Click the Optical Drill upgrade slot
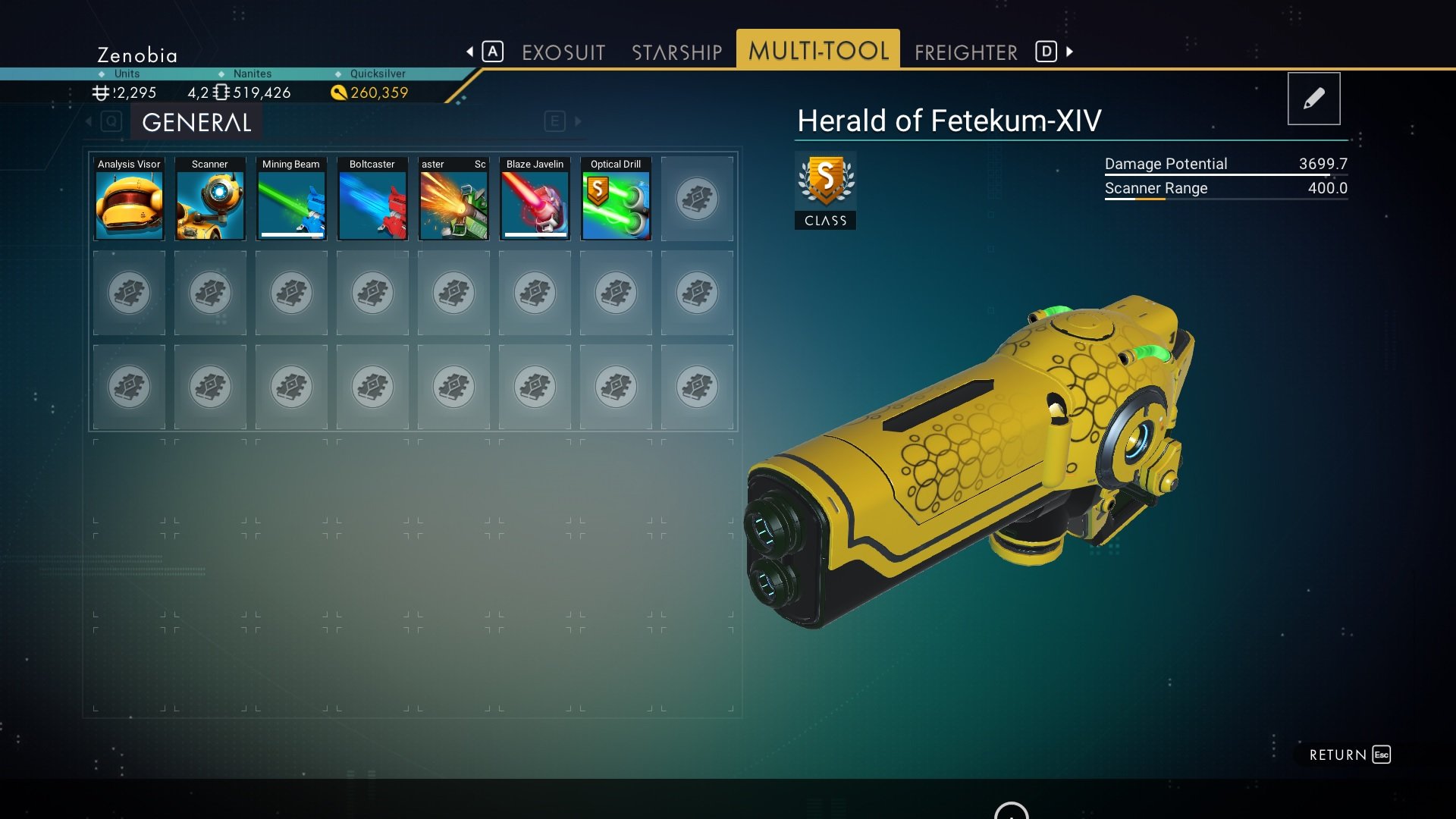This screenshot has height=819, width=1456. pyautogui.click(x=616, y=199)
